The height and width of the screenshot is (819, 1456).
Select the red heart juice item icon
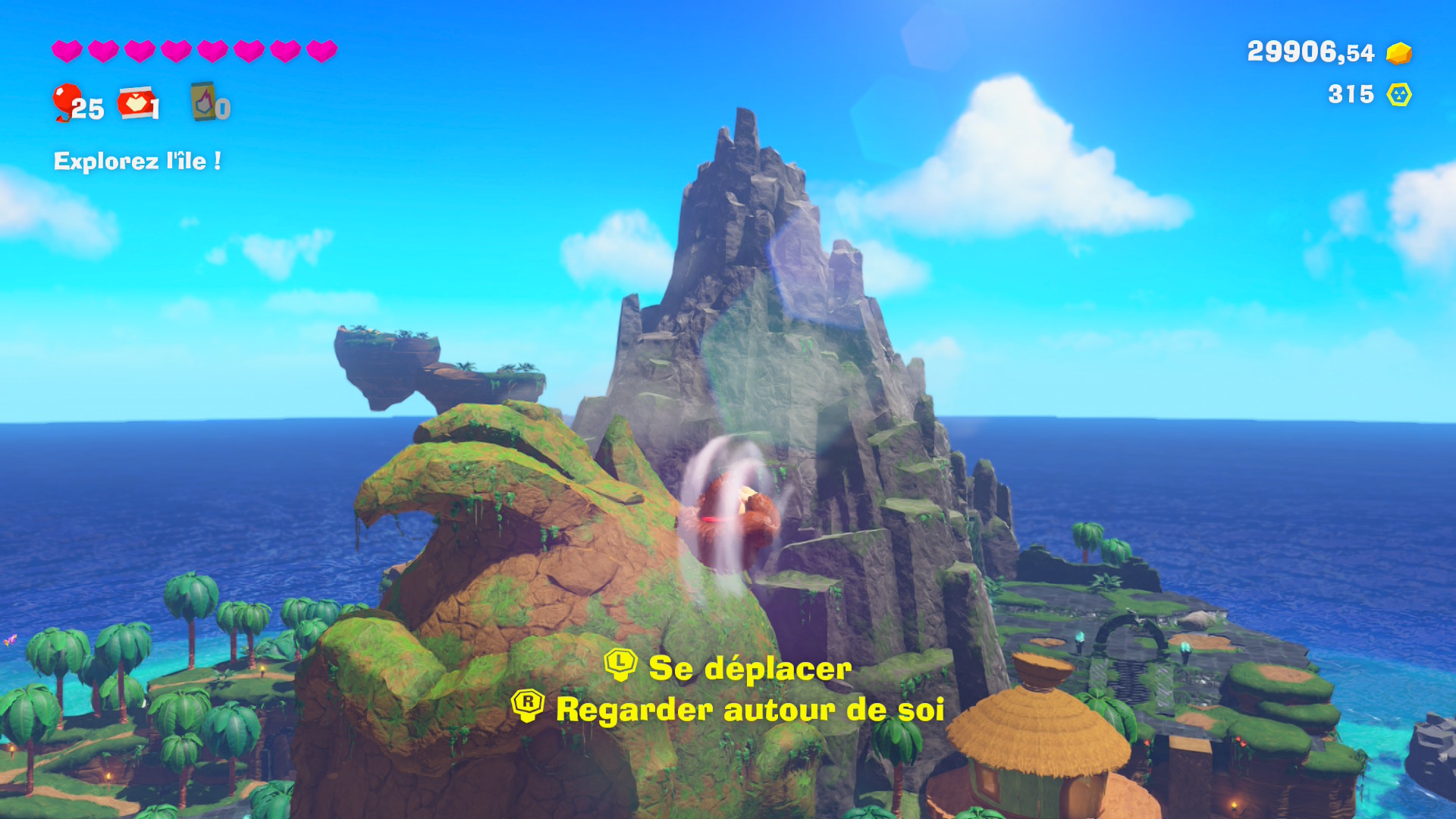point(136,103)
